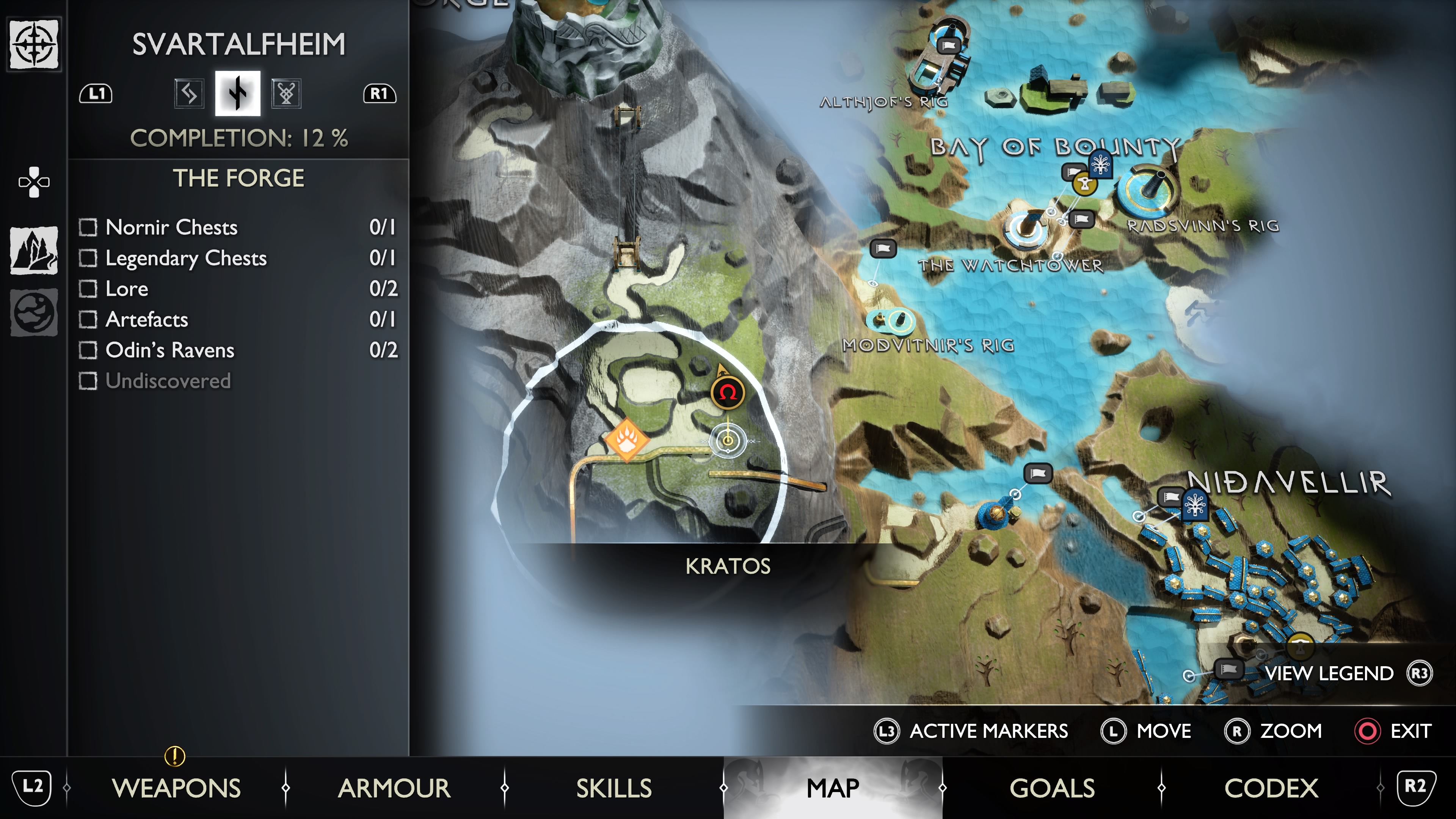Open the Armour tab
The width and height of the screenshot is (1456, 819).
[394, 788]
